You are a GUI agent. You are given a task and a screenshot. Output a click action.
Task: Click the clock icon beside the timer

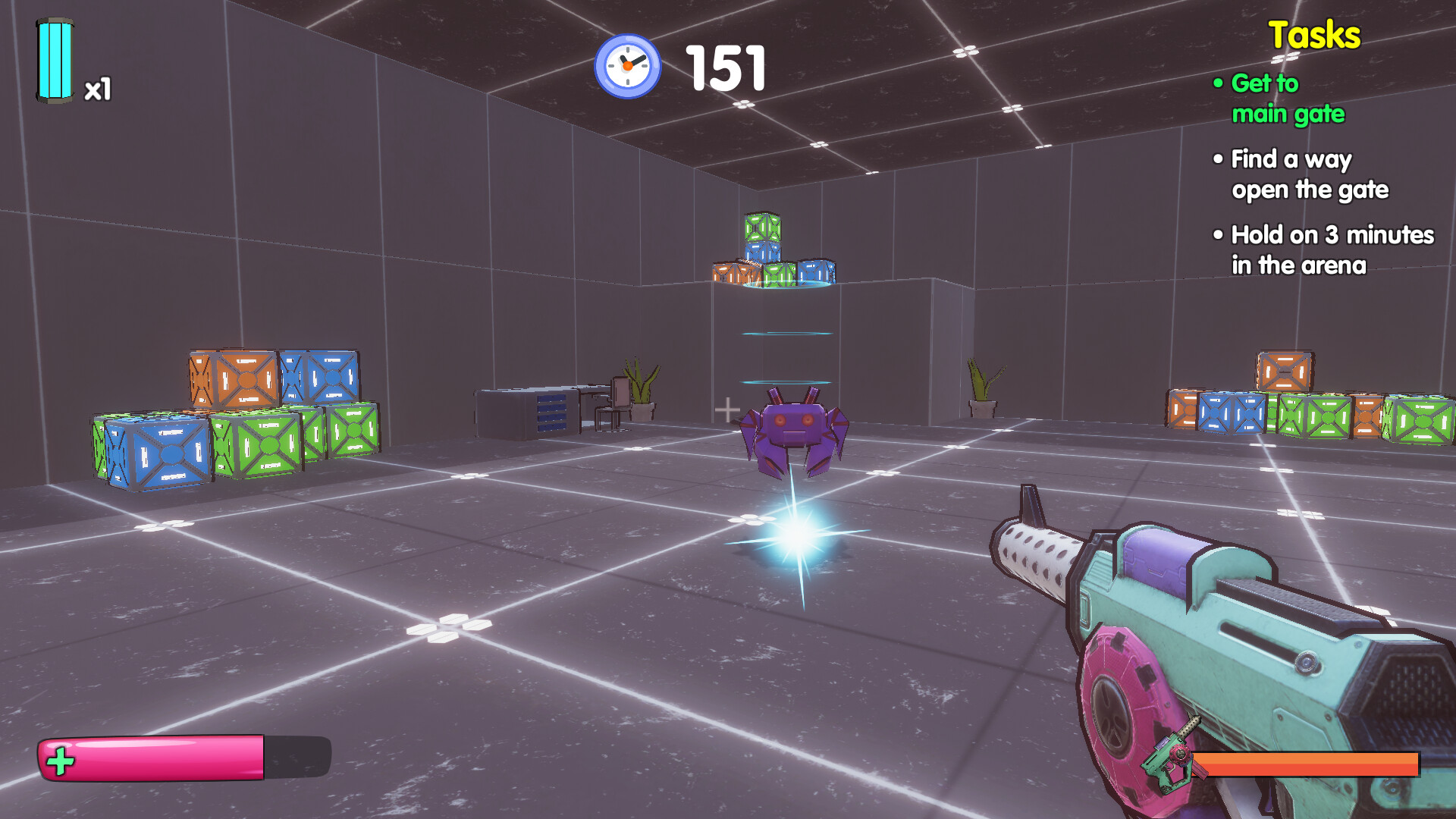(626, 66)
